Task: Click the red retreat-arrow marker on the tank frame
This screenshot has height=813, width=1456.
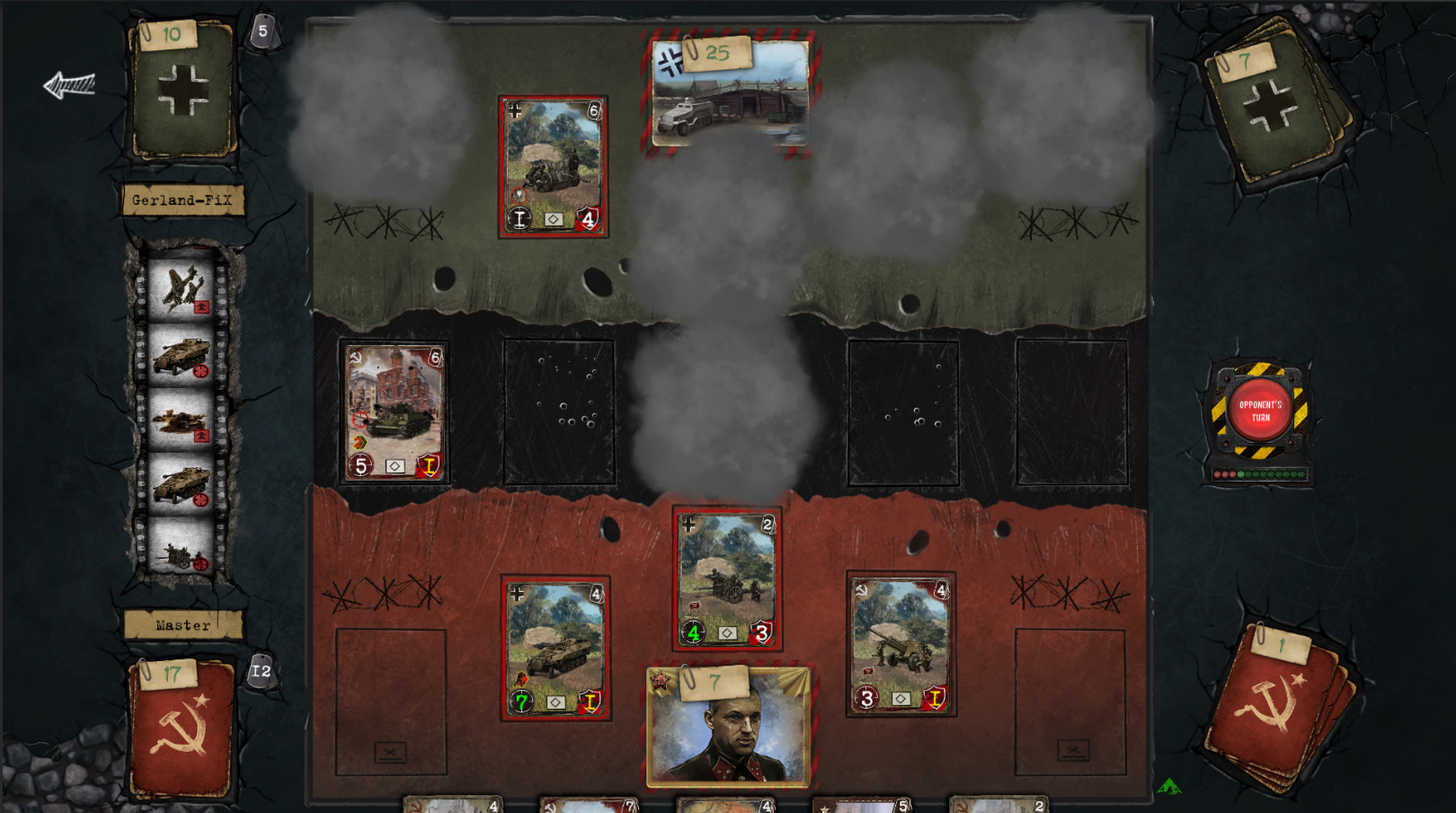Action: (x=203, y=434)
